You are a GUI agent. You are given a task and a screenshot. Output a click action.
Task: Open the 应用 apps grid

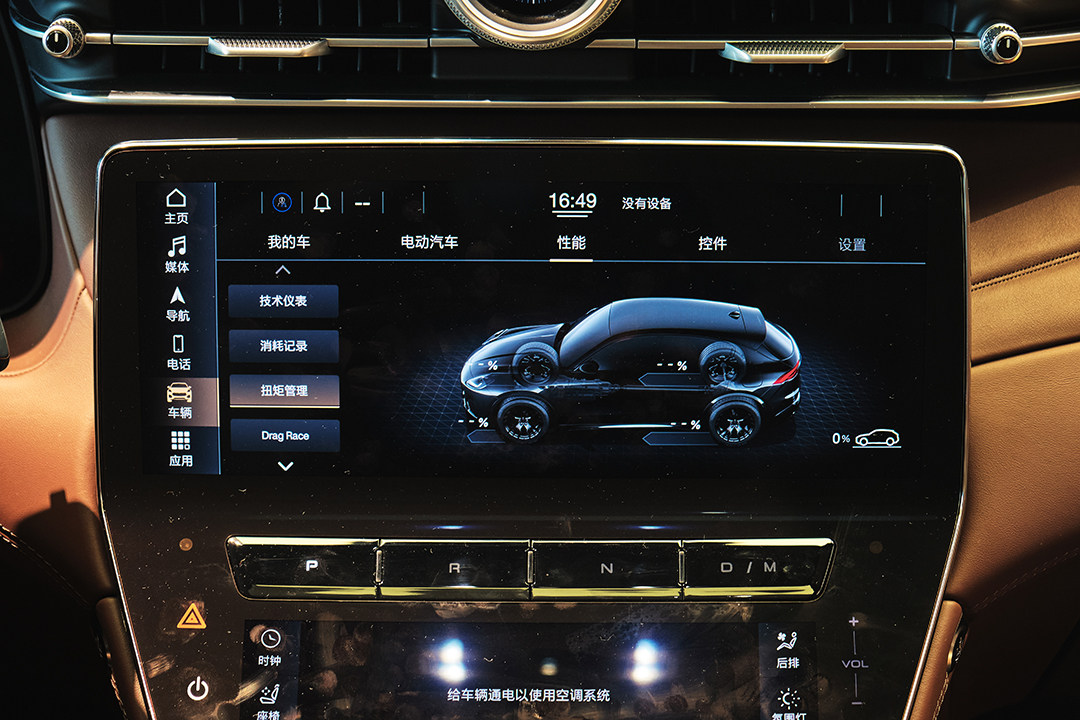[x=180, y=449]
